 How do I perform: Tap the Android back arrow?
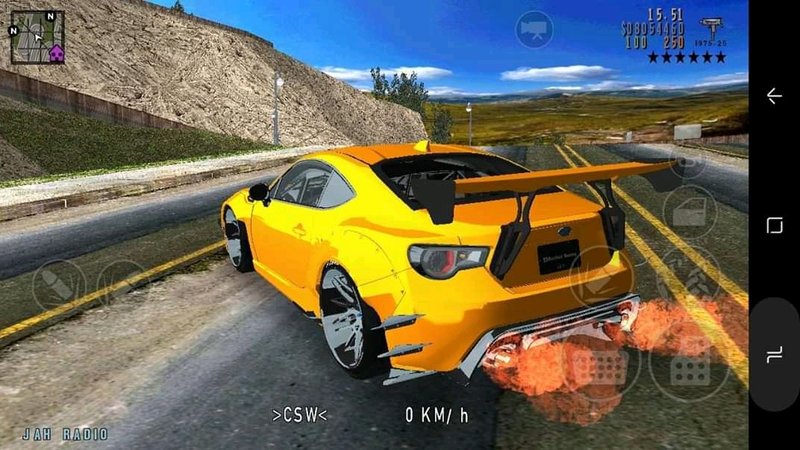pos(774,96)
